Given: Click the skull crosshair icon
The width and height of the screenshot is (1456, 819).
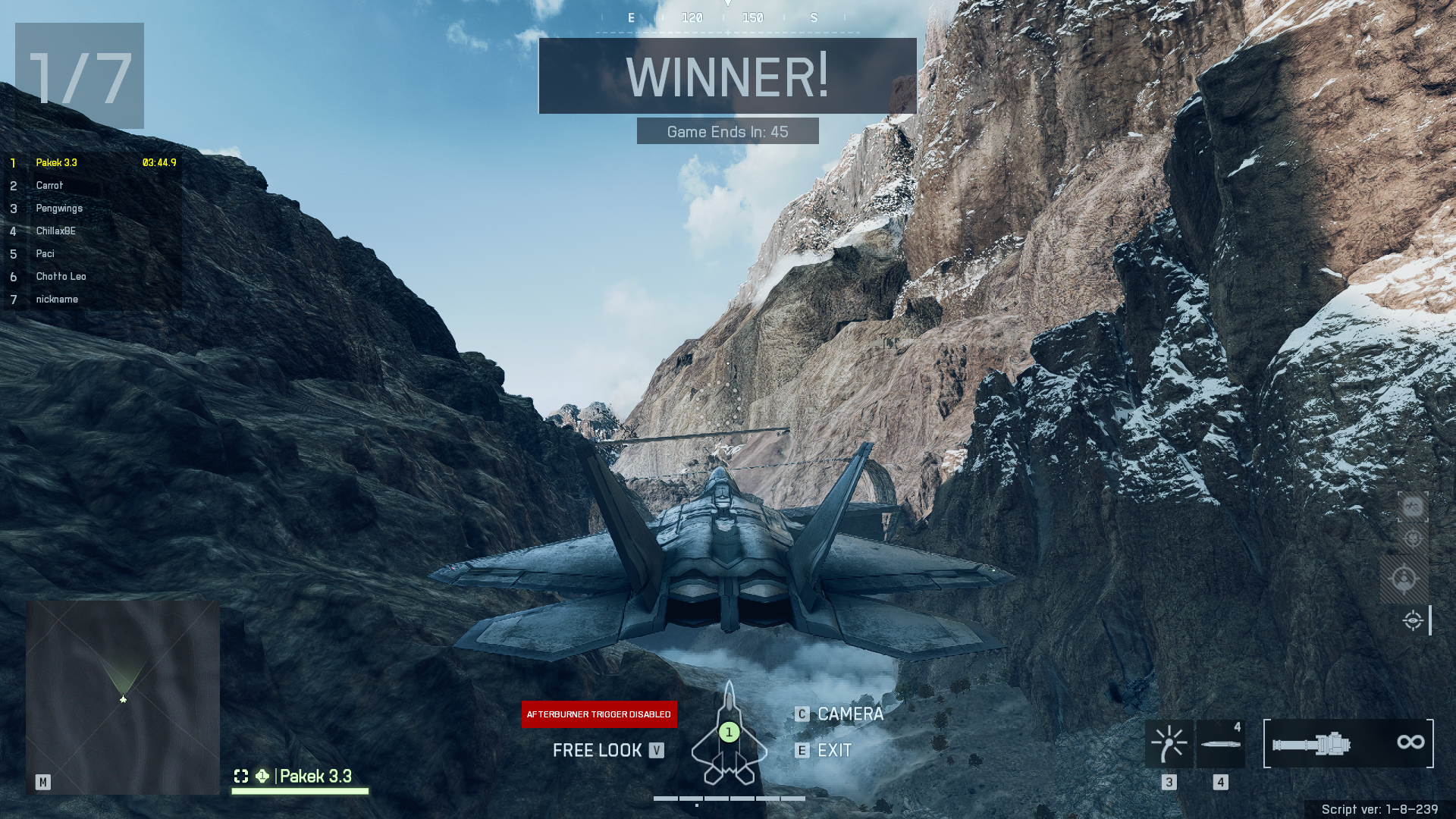Looking at the screenshot, I should click(1412, 538).
